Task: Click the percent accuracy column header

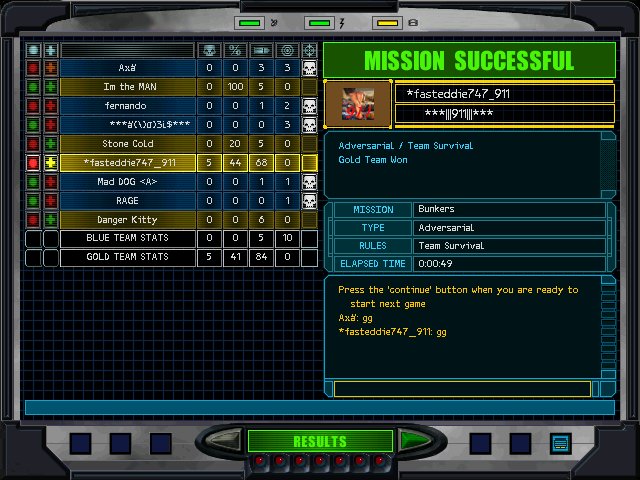Action: 235,49
